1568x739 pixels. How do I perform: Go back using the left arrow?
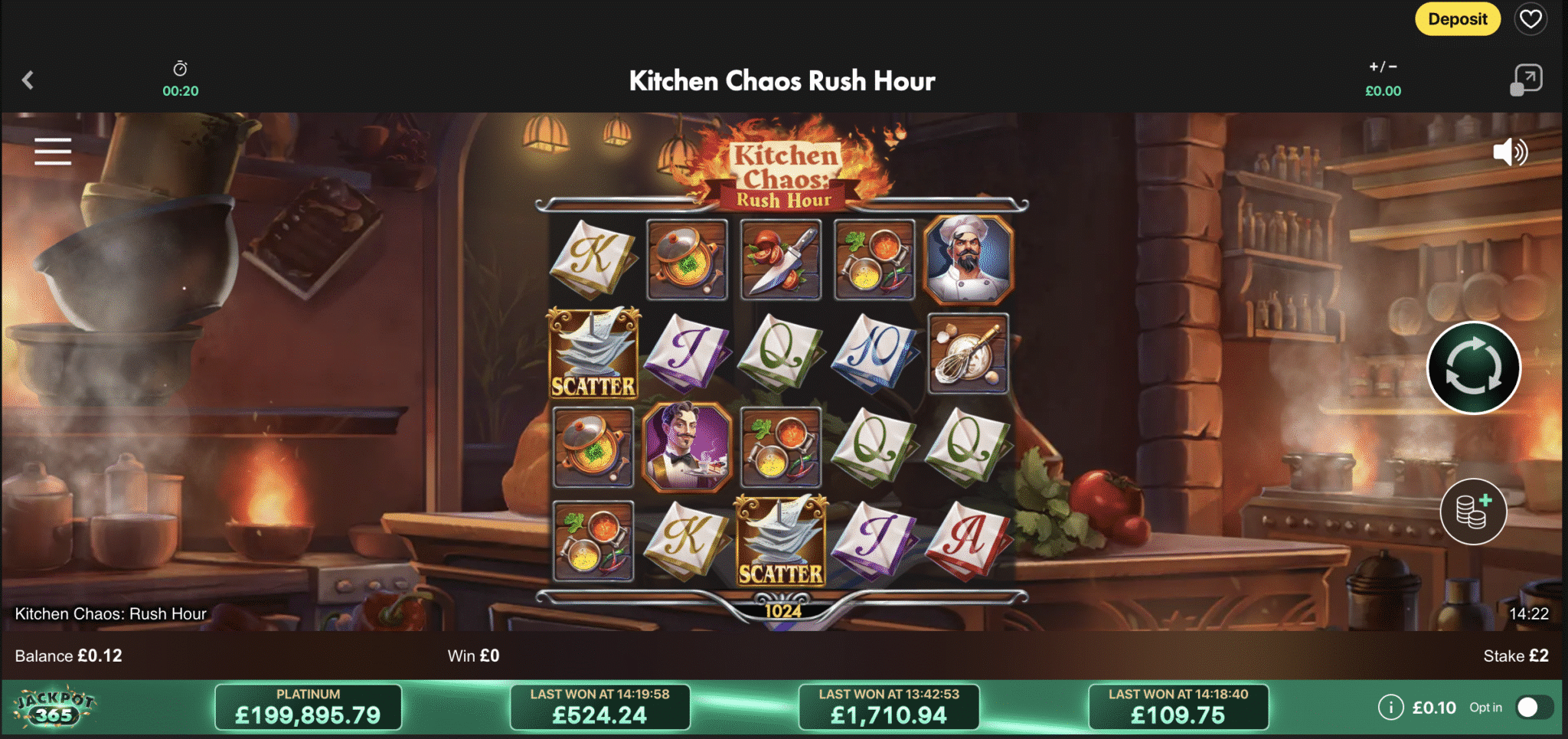28,80
